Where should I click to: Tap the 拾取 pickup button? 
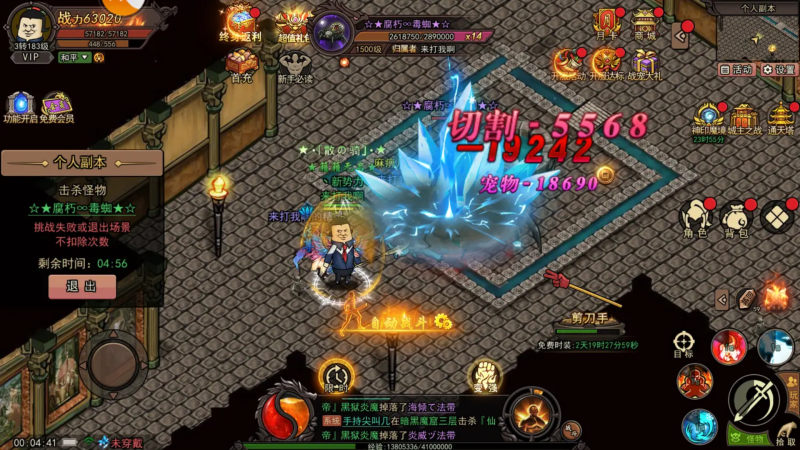[x=786, y=432]
